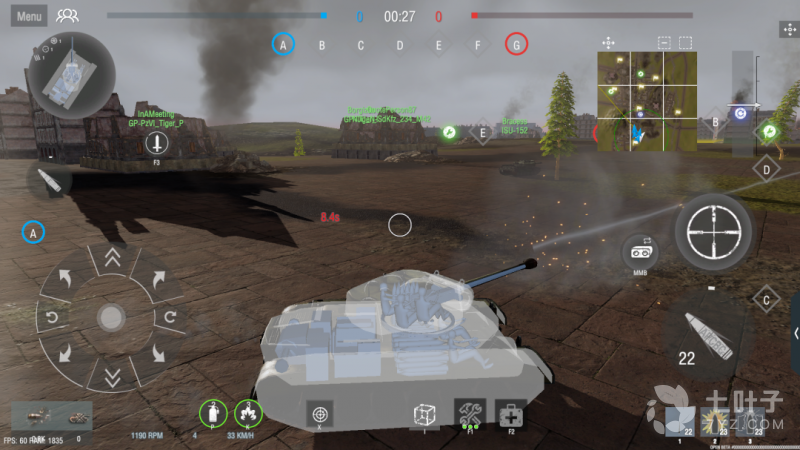Open the Menu button

tap(29, 16)
